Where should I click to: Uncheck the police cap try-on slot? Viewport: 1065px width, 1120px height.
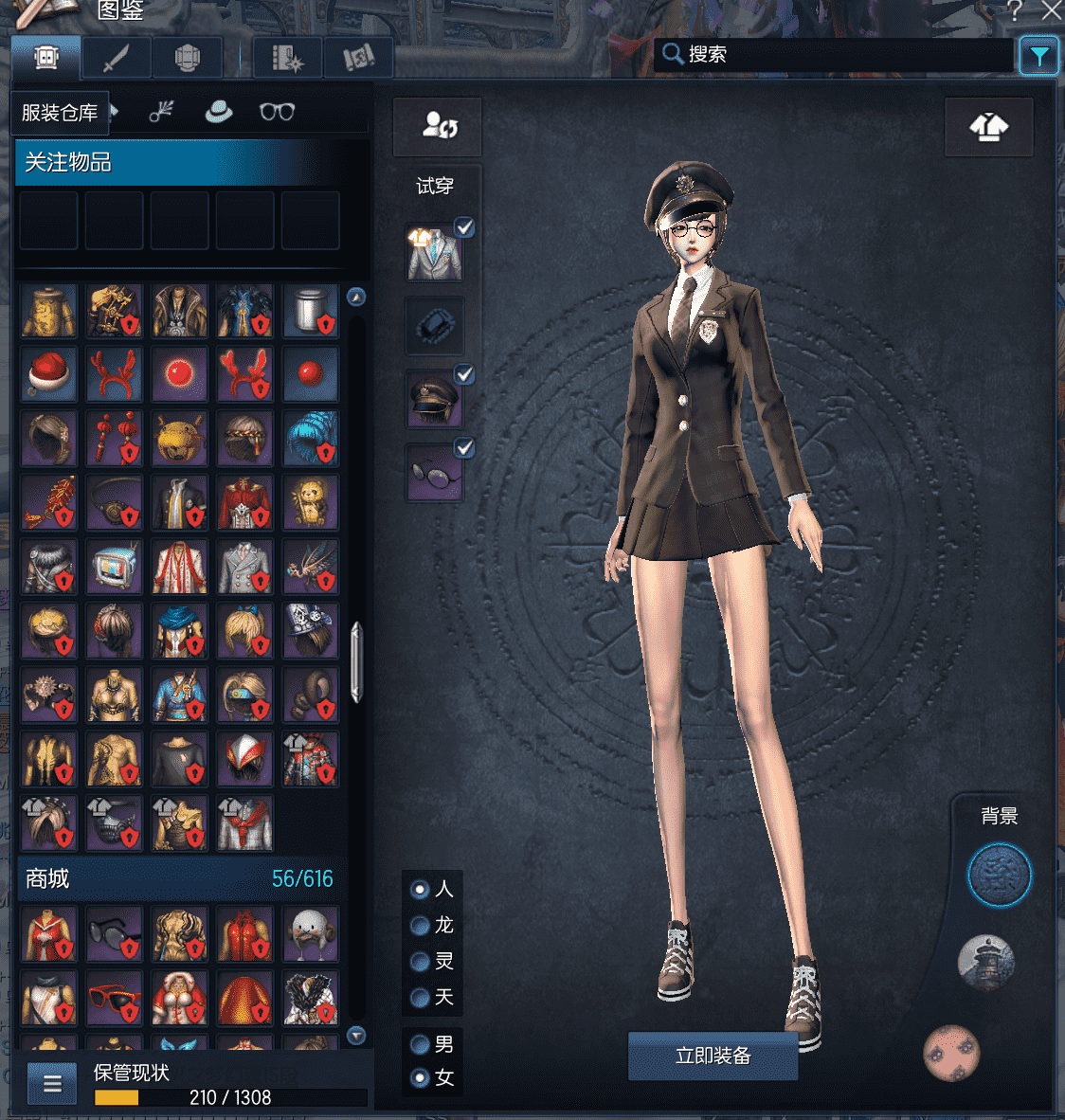pyautogui.click(x=464, y=374)
